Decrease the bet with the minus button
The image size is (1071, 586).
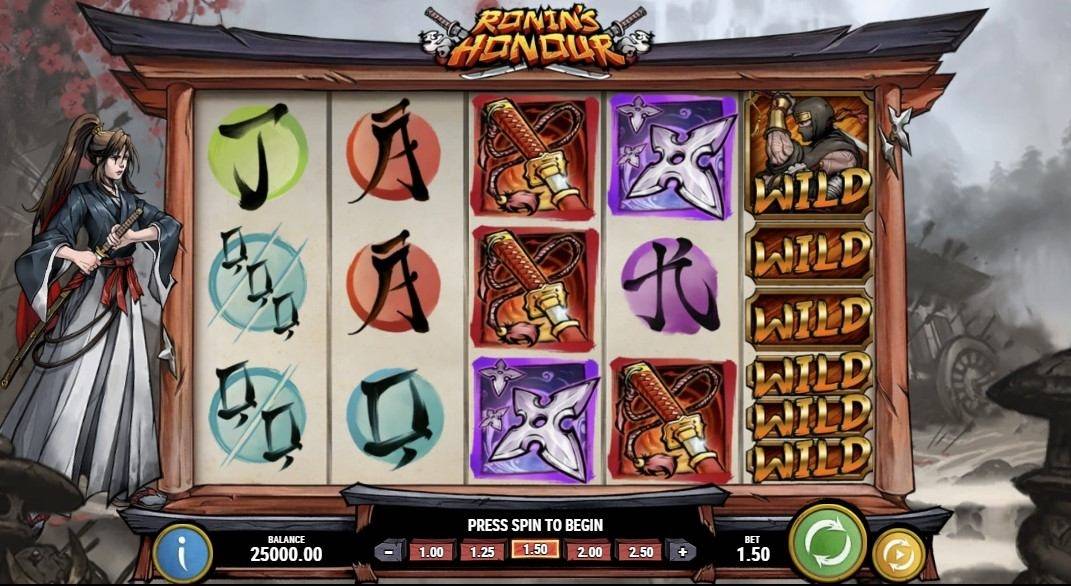(386, 551)
